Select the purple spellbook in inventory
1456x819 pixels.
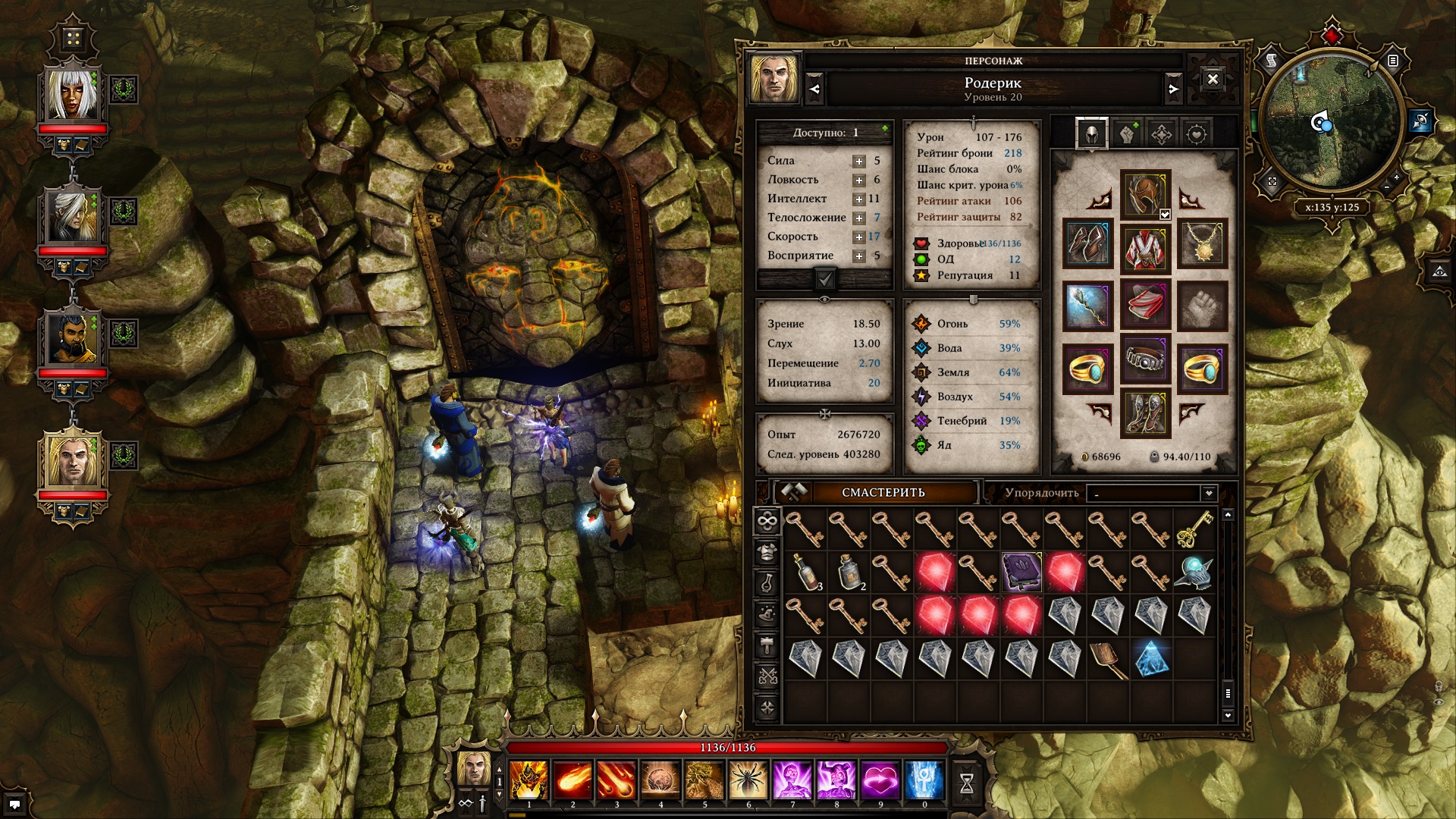tap(1021, 572)
